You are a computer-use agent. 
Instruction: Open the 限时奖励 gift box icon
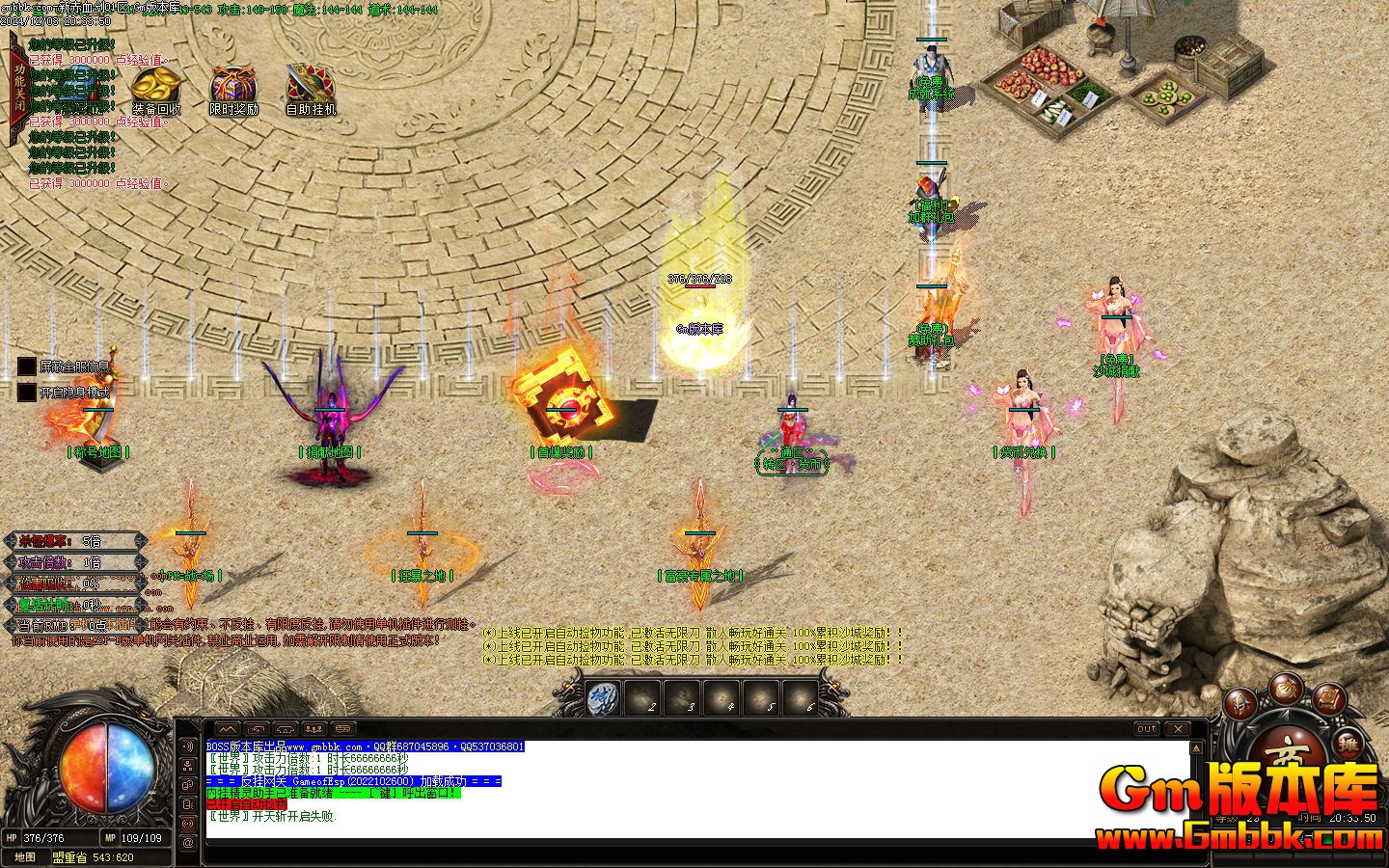[233, 86]
